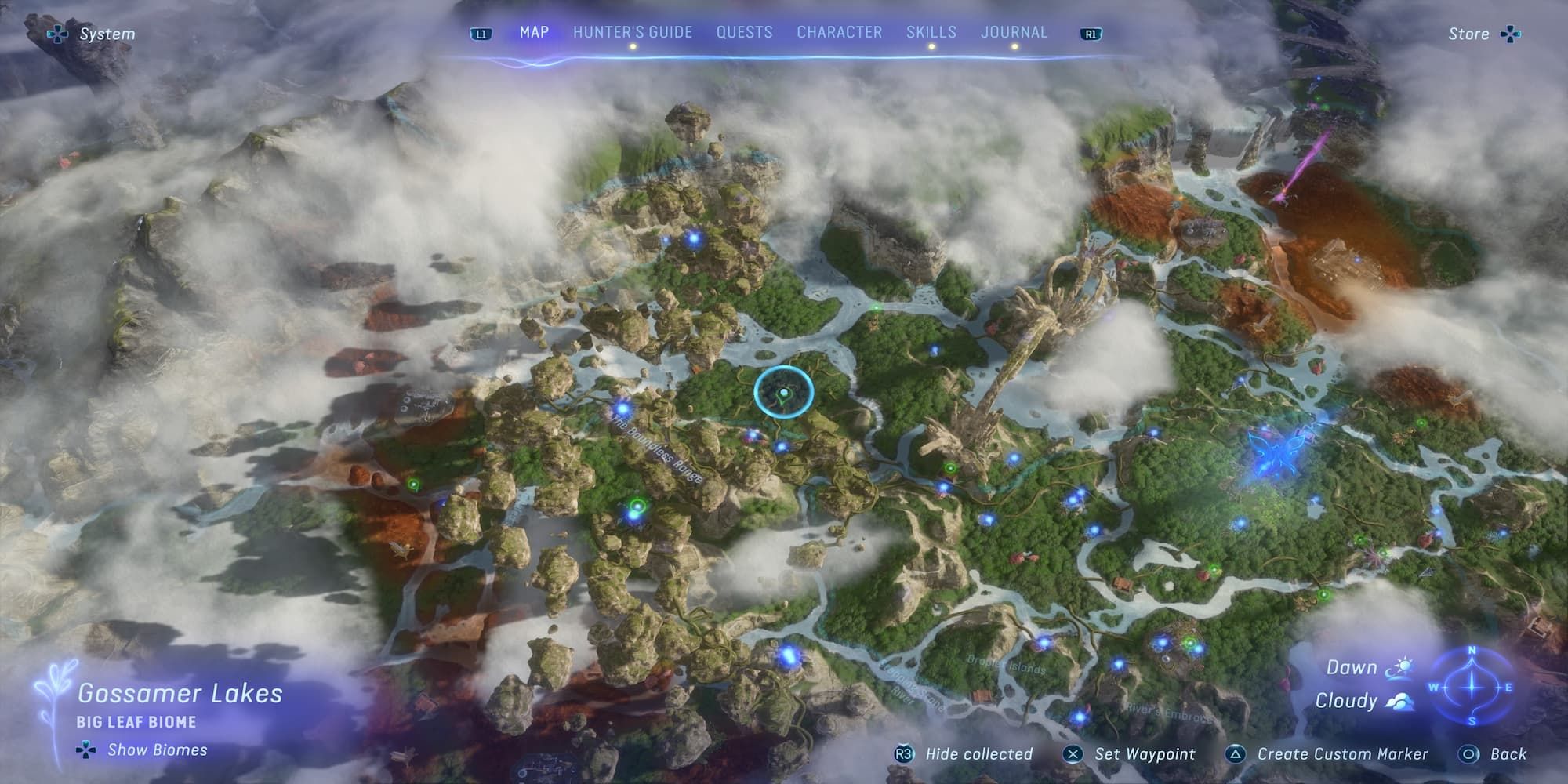
Task: Open the Quests tab
Action: pyautogui.click(x=744, y=32)
